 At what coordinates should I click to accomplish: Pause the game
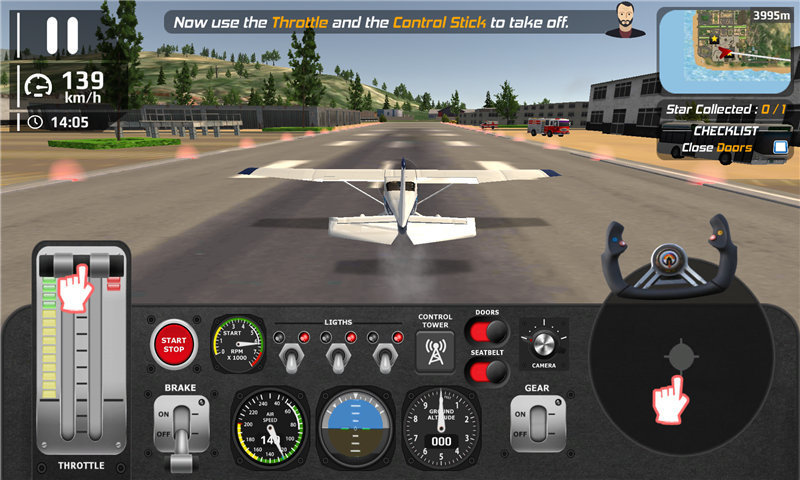click(61, 33)
